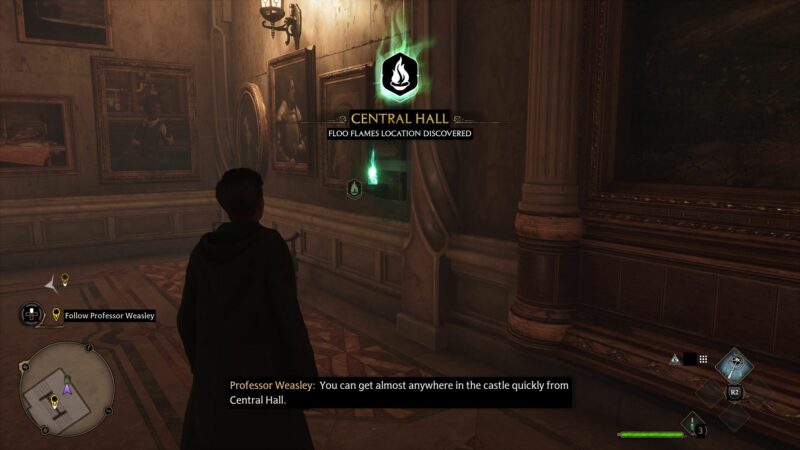Select the purple player arrow on the minimap
Image resolution: width=800 pixels, height=450 pixels.
67,388
